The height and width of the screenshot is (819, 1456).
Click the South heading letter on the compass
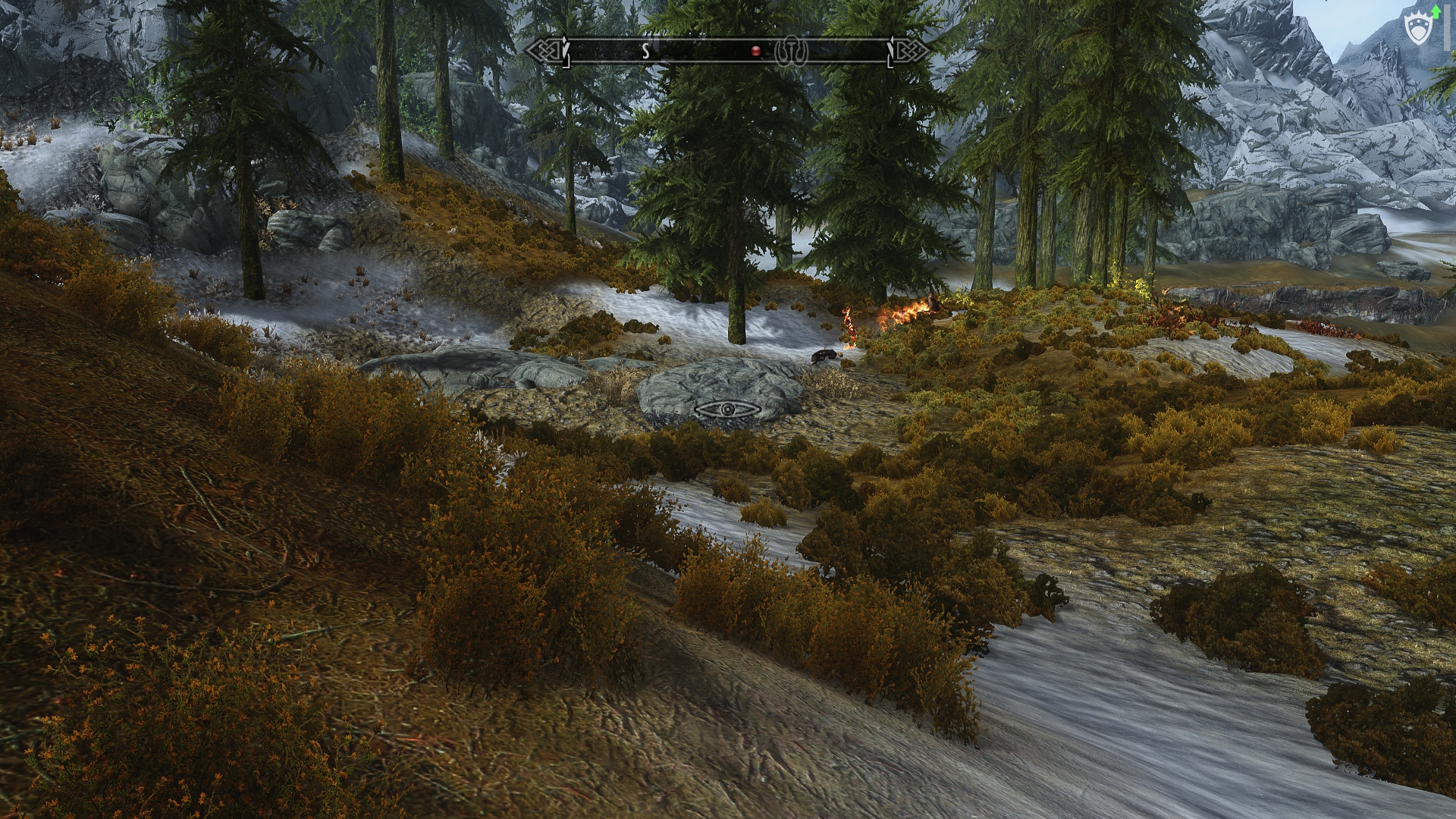tap(646, 52)
